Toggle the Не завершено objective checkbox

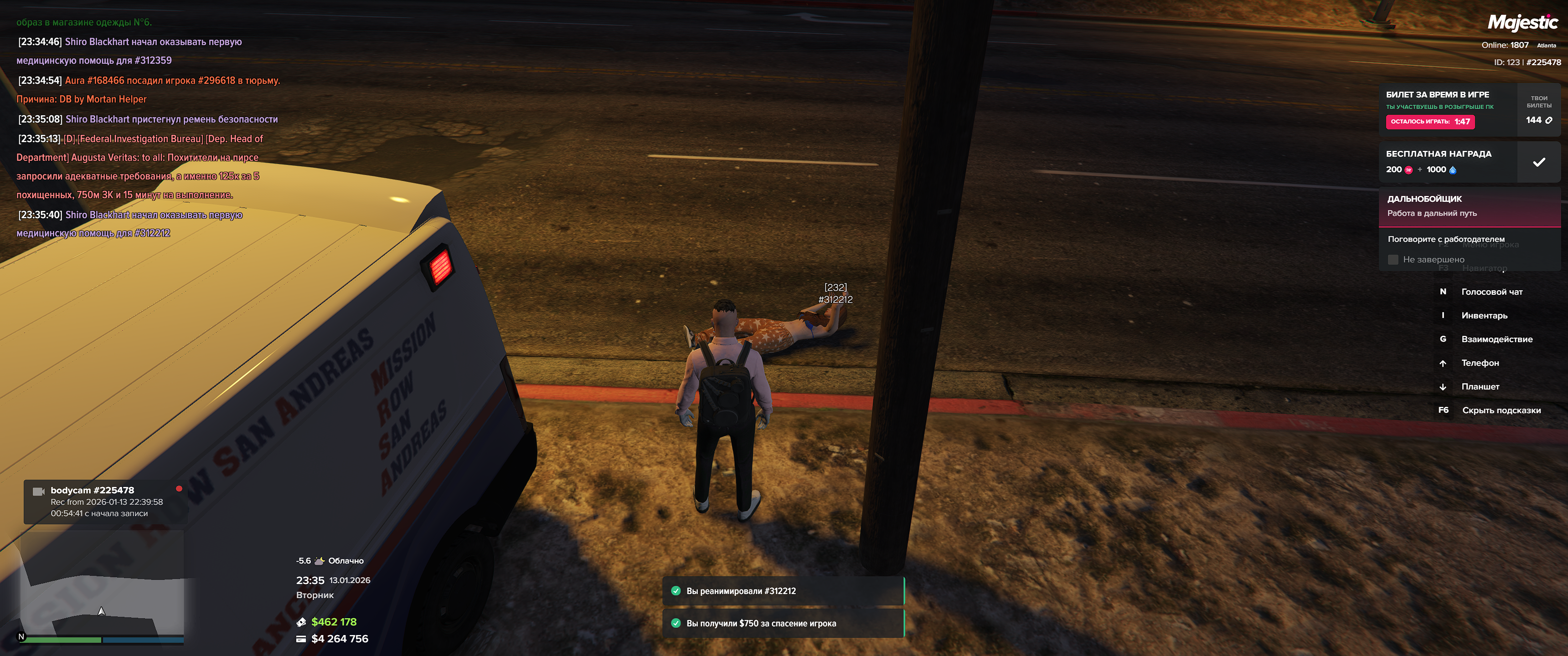tap(1393, 260)
